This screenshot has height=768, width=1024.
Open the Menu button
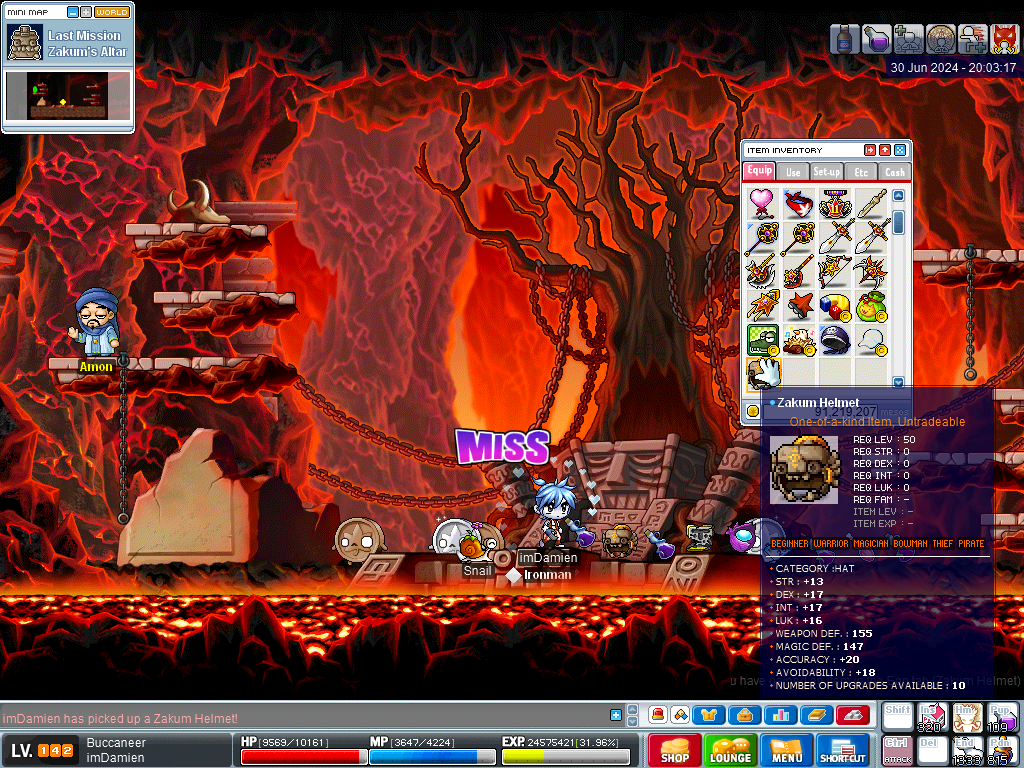click(786, 750)
